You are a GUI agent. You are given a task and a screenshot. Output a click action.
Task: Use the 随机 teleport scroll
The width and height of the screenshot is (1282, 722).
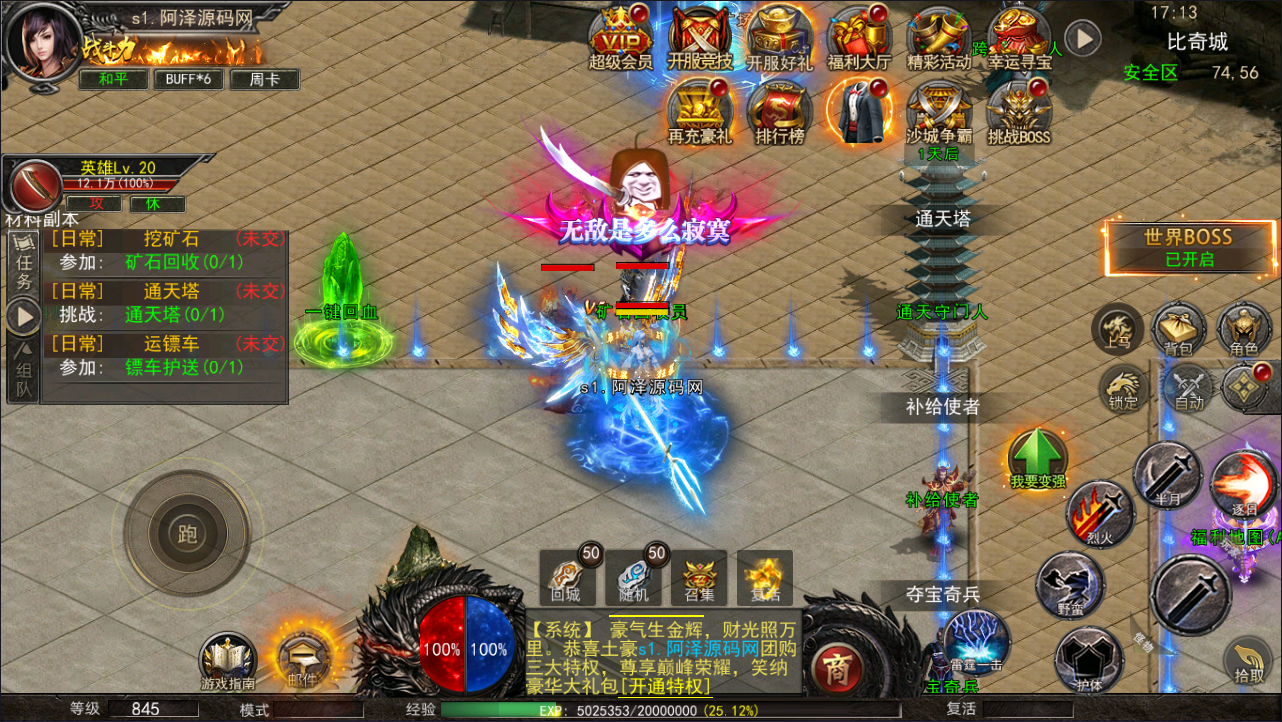tap(633, 577)
